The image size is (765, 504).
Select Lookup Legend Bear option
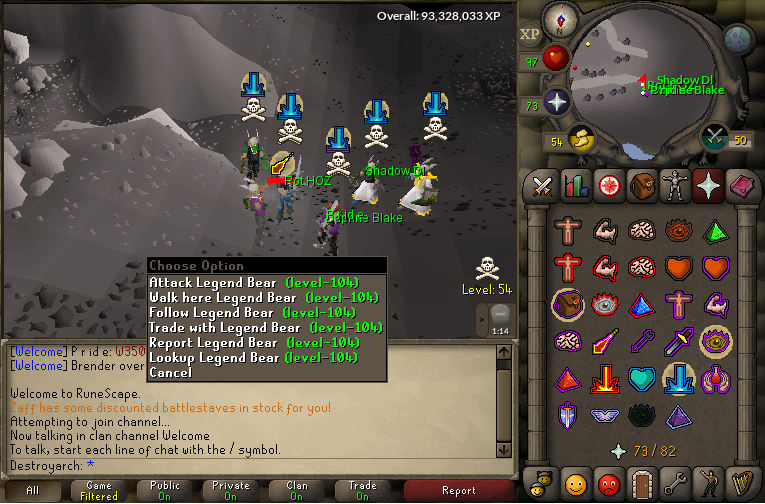[x=265, y=357]
